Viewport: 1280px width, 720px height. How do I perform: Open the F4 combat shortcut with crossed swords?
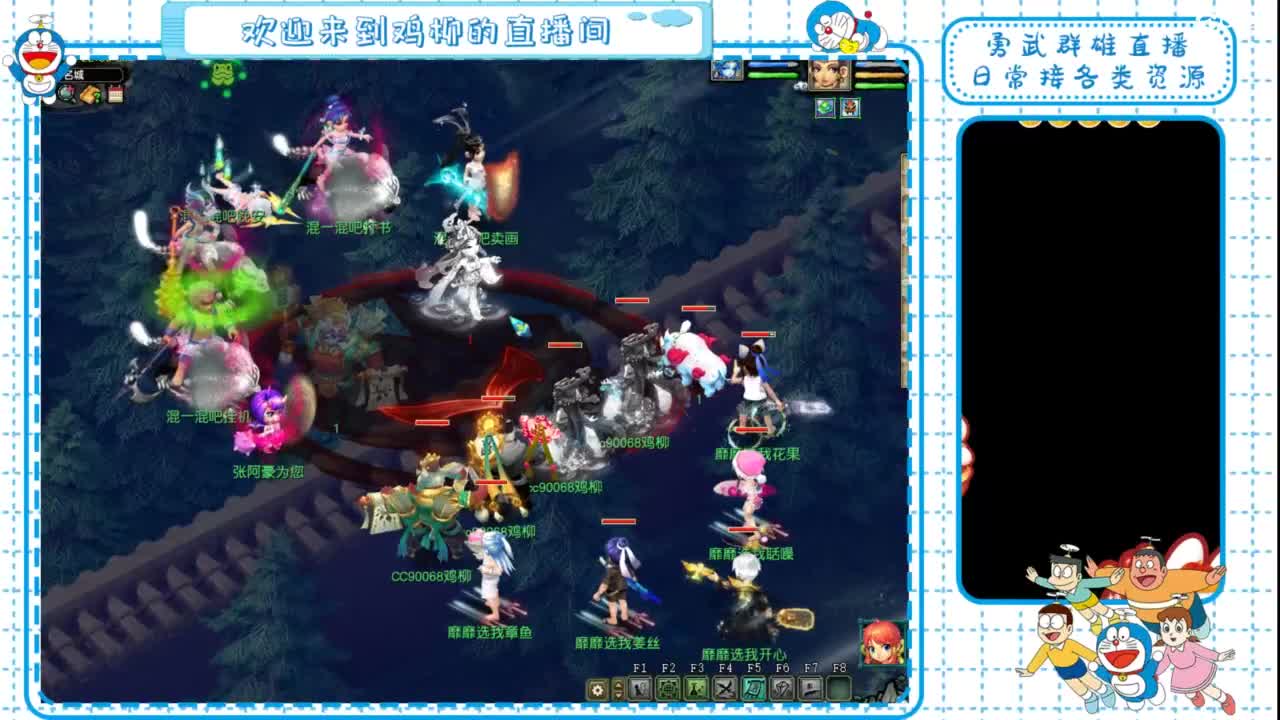point(725,688)
